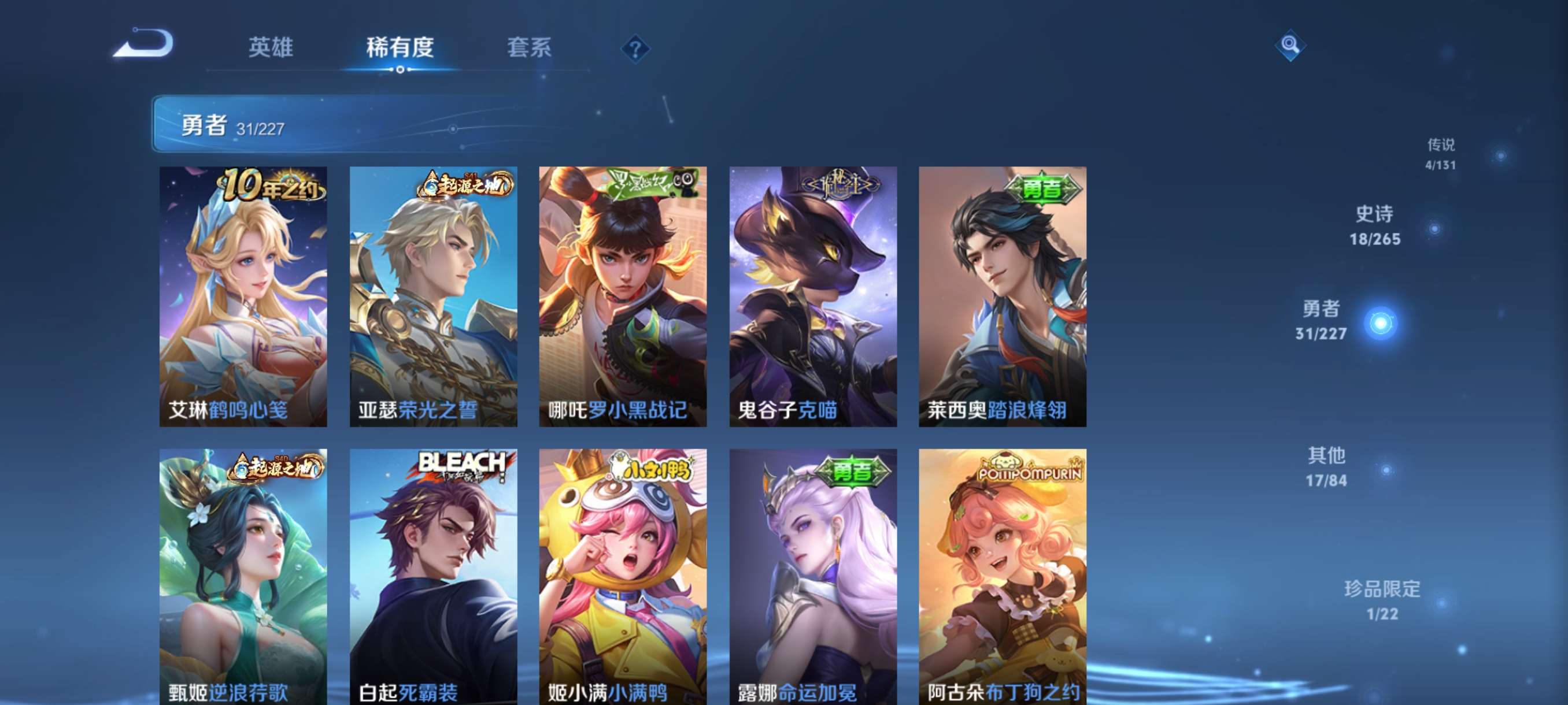View the 阿古朵 布丁狗之约 skin card
Screen dimensions: 1568x705
1002,576
